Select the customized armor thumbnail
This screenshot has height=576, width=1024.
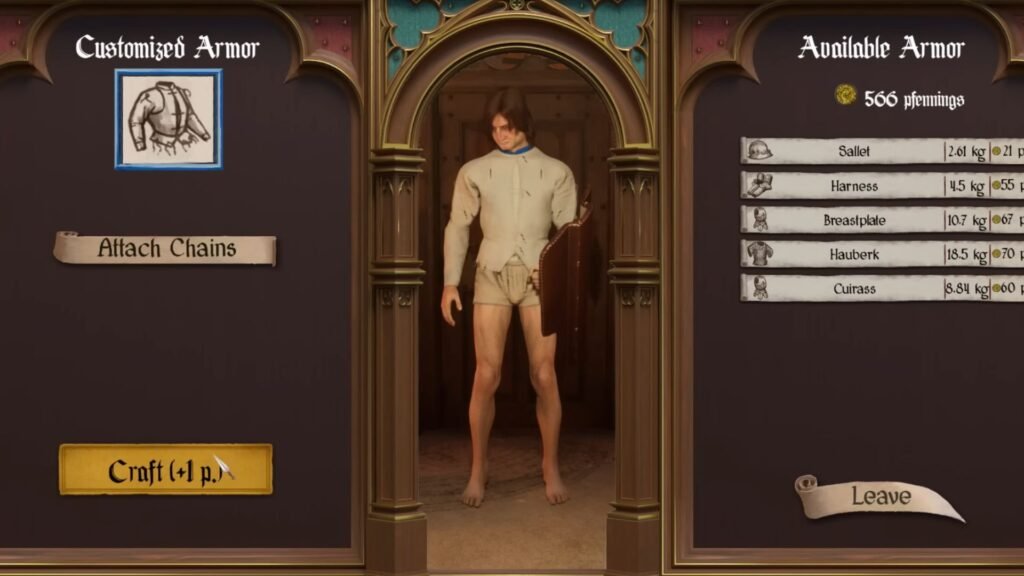[168, 119]
